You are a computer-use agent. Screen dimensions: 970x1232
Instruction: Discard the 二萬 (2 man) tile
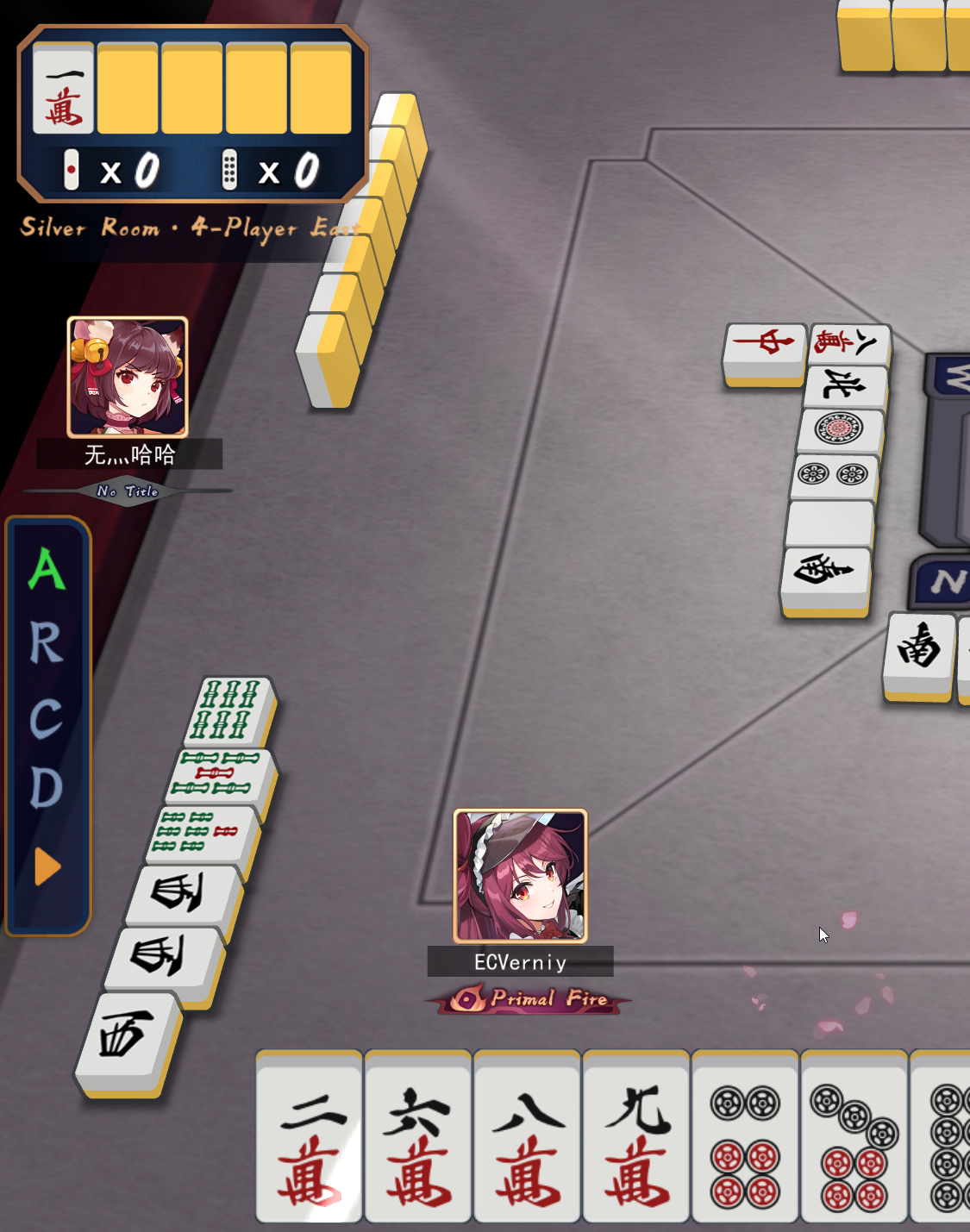click(309, 1138)
